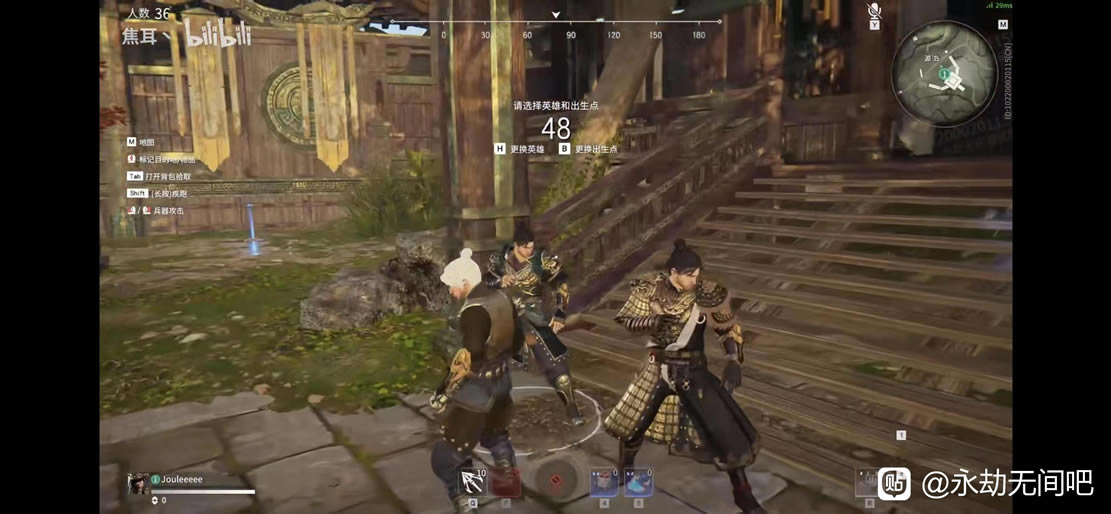Image resolution: width=1111 pixels, height=514 pixels.
Task: Select the red item slot beside the hook
Action: click(x=506, y=482)
